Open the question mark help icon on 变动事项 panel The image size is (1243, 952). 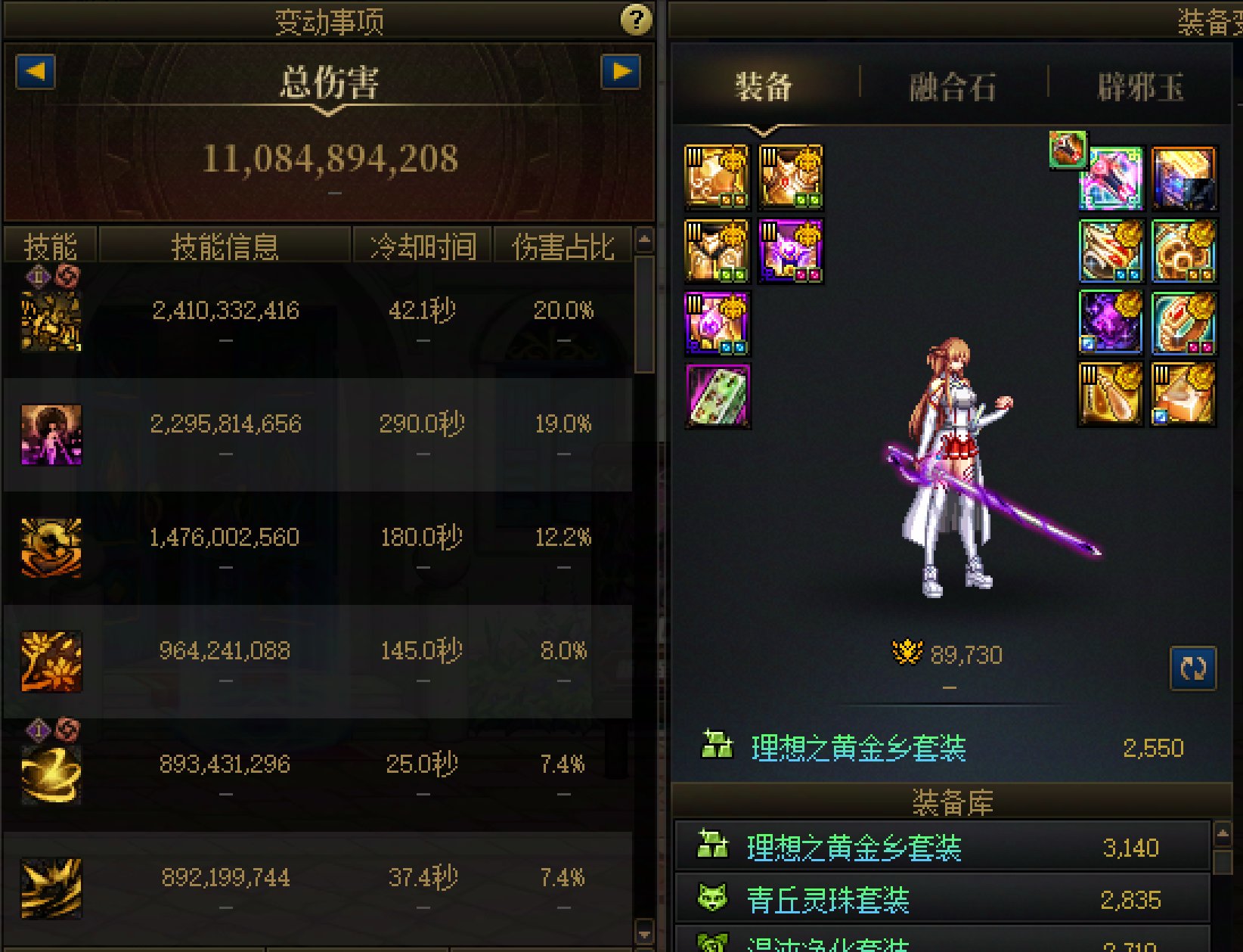click(639, 21)
